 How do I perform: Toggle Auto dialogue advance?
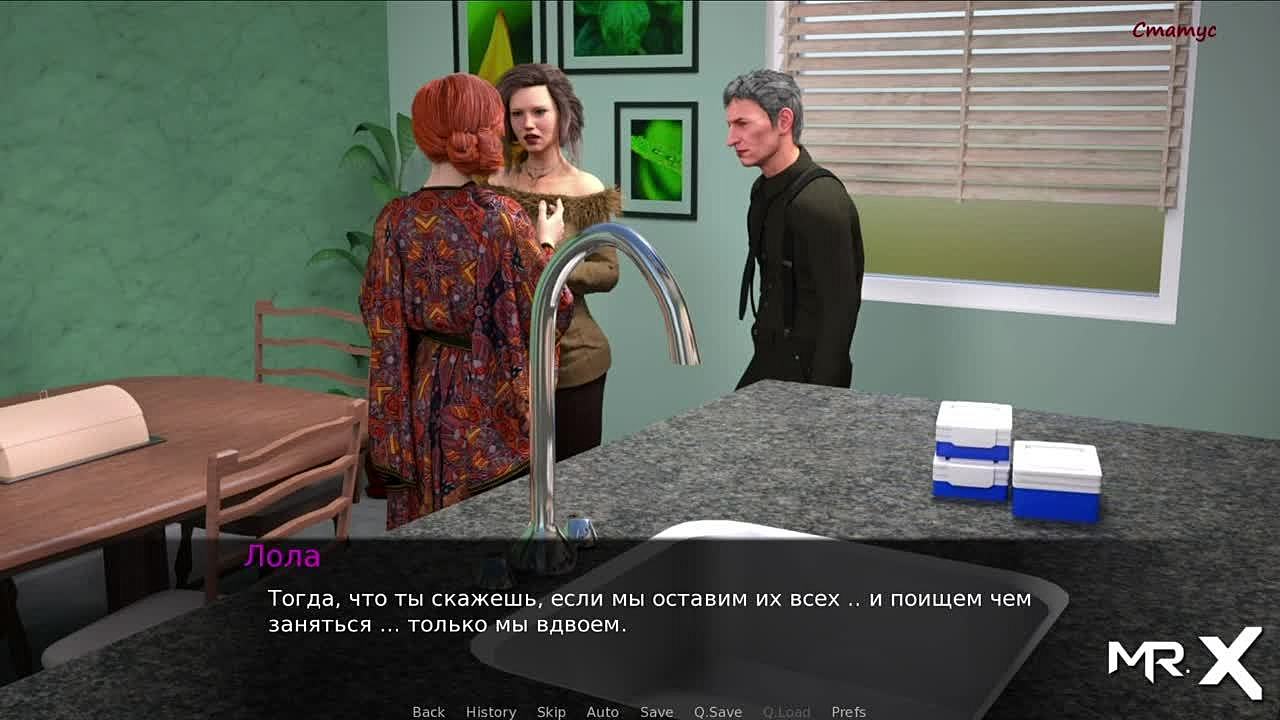(x=602, y=712)
